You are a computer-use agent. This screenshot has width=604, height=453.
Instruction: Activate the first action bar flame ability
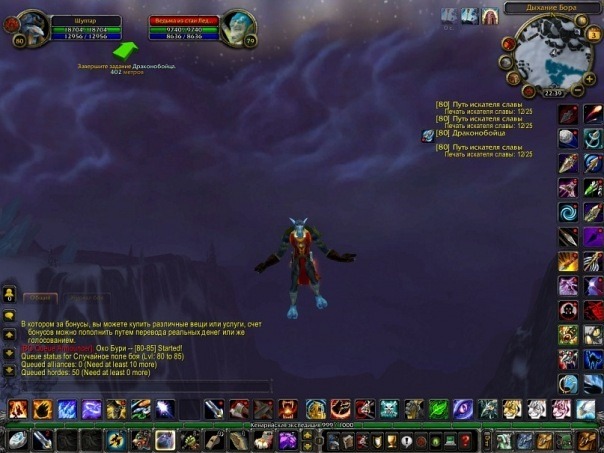point(18,408)
